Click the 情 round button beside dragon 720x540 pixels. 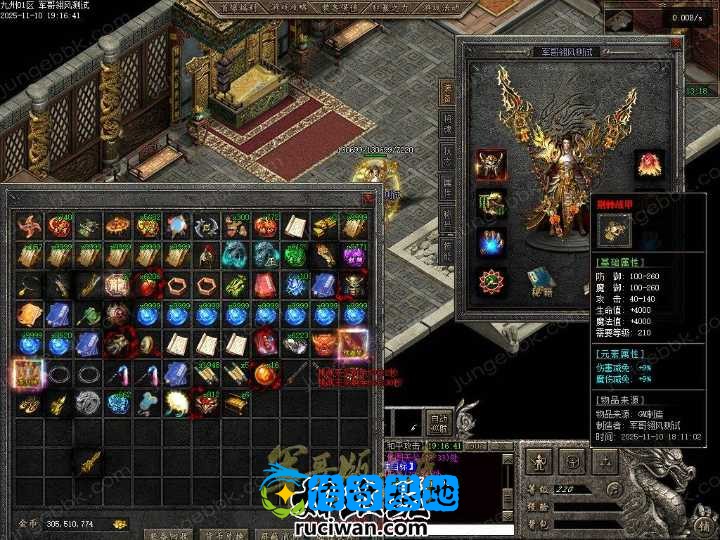tap(703, 525)
